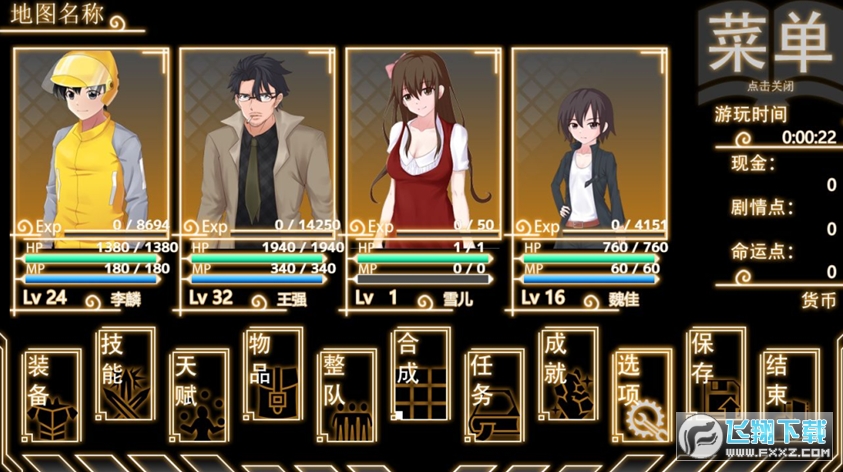Screen dimensions: 843x472
Task: Choose the 整队 party formation option
Action: point(347,395)
